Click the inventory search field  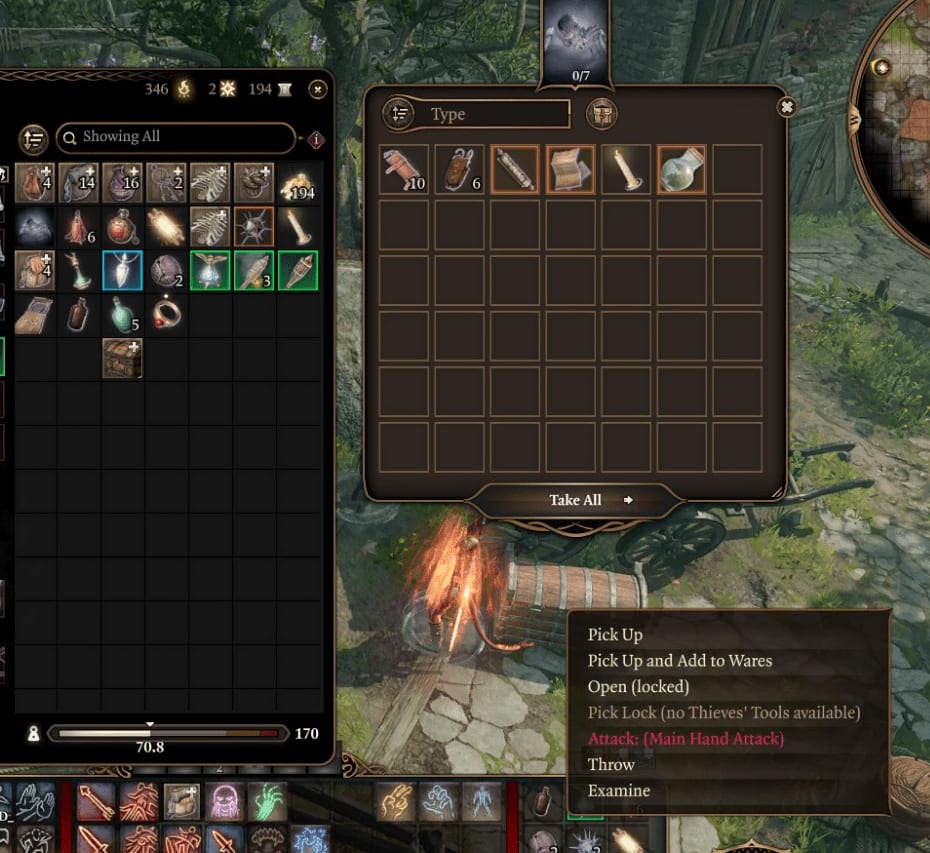point(176,137)
